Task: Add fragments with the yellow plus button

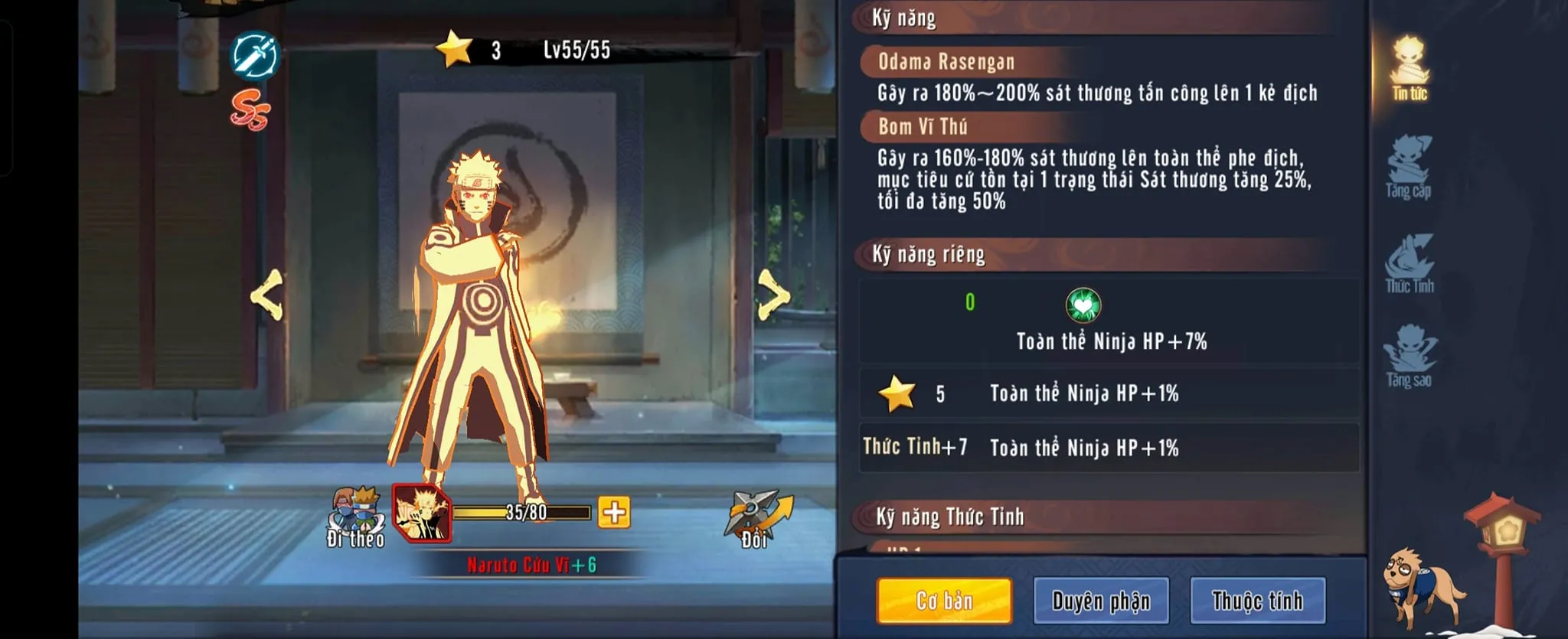Action: tap(614, 512)
